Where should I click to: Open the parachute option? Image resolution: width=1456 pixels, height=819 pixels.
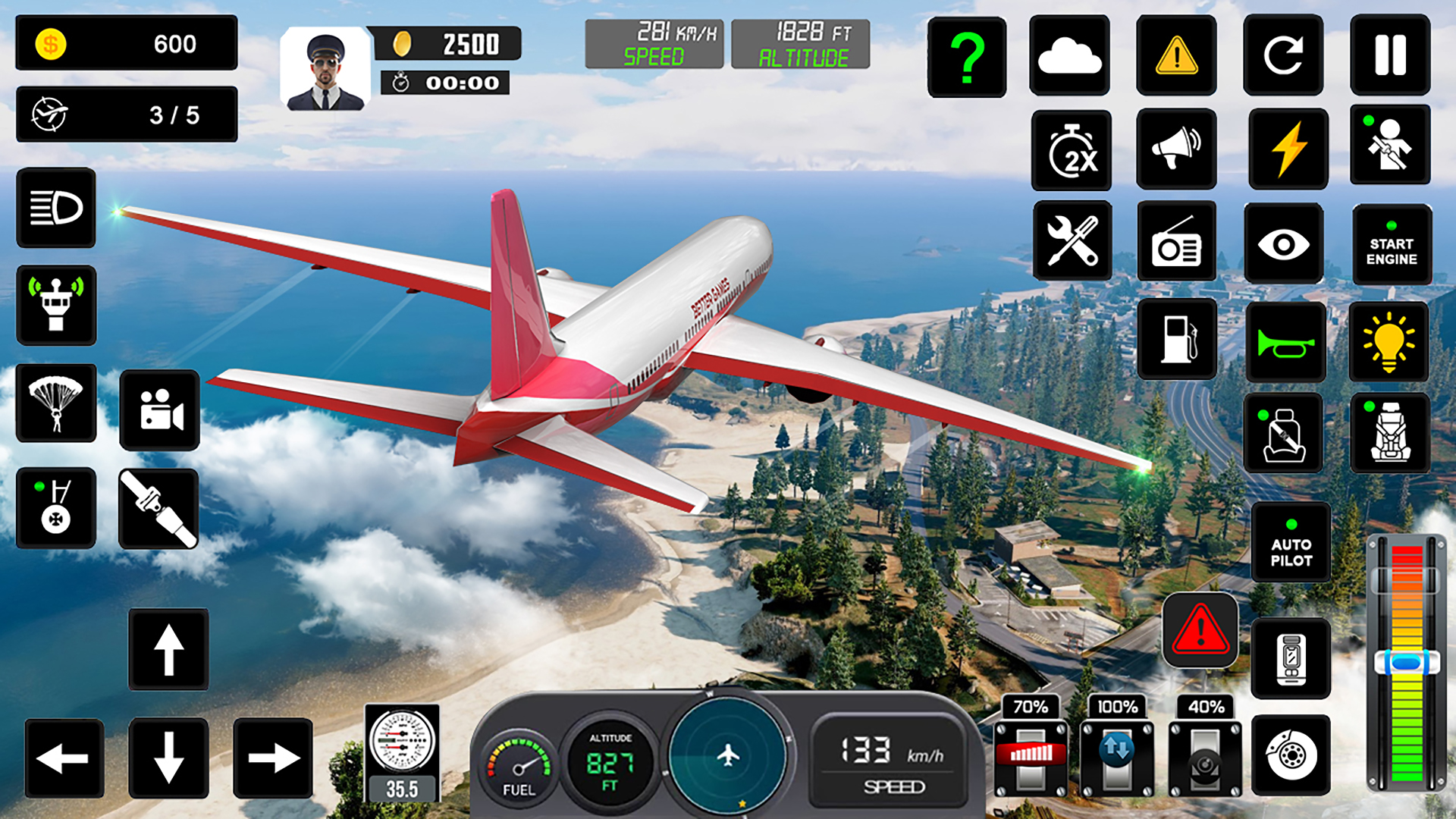57,404
